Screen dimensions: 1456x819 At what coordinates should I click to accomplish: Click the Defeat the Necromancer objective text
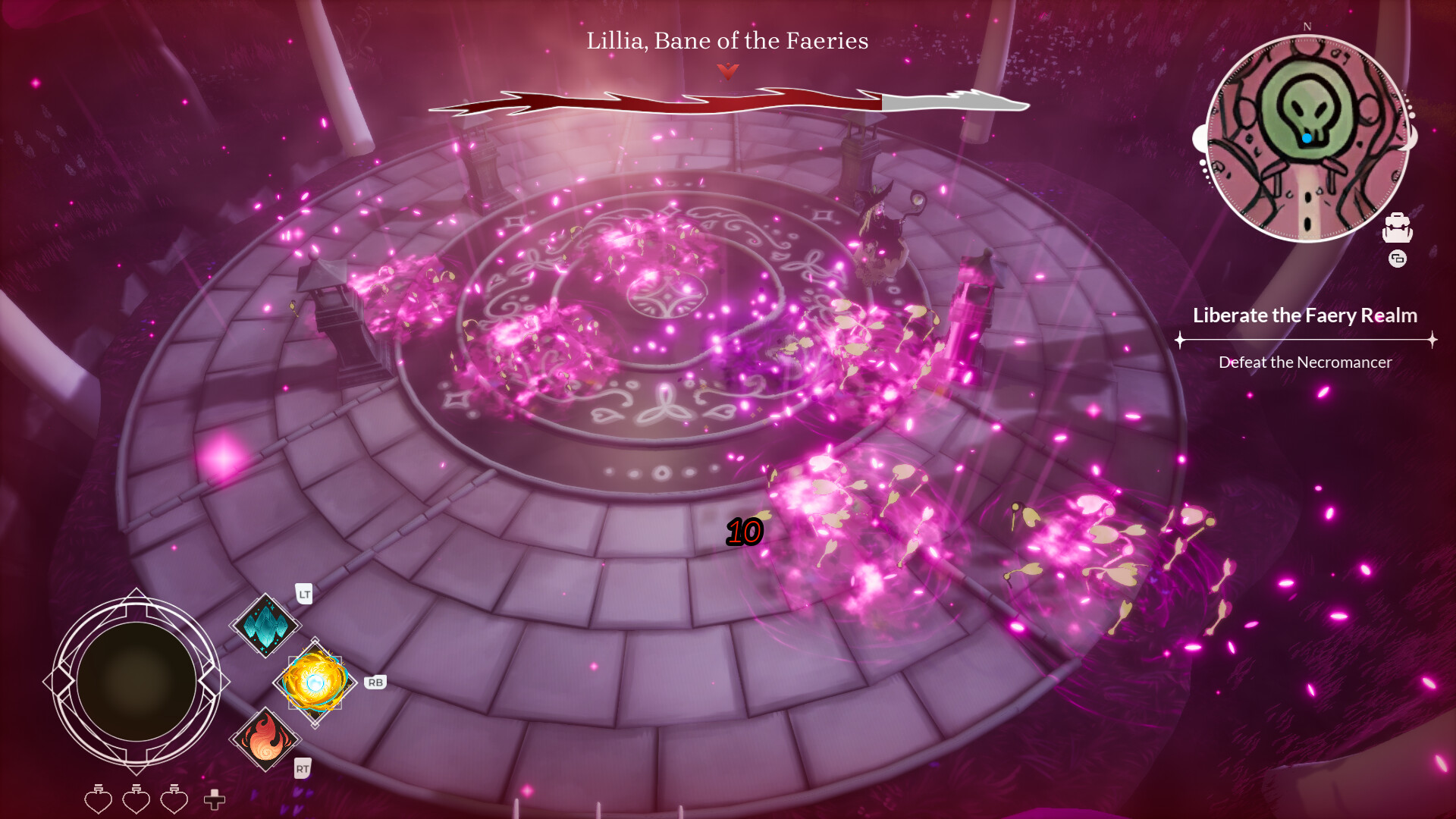coord(1305,362)
